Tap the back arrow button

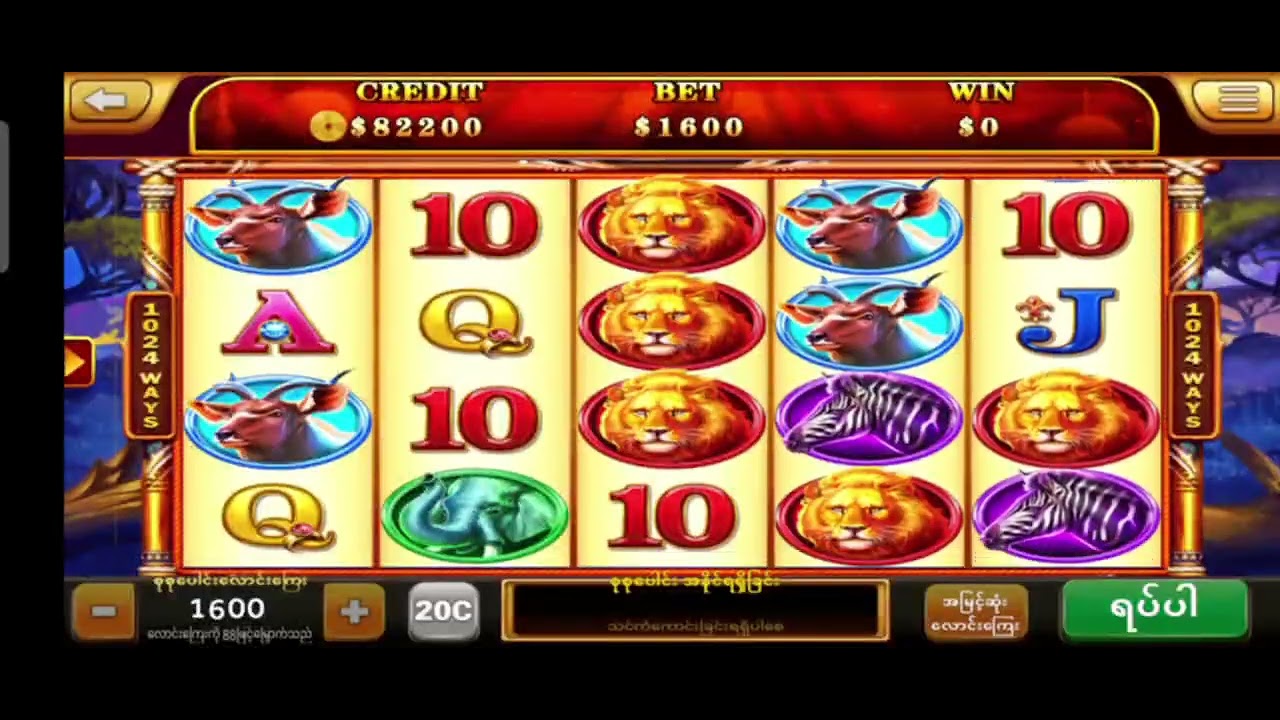click(x=110, y=100)
